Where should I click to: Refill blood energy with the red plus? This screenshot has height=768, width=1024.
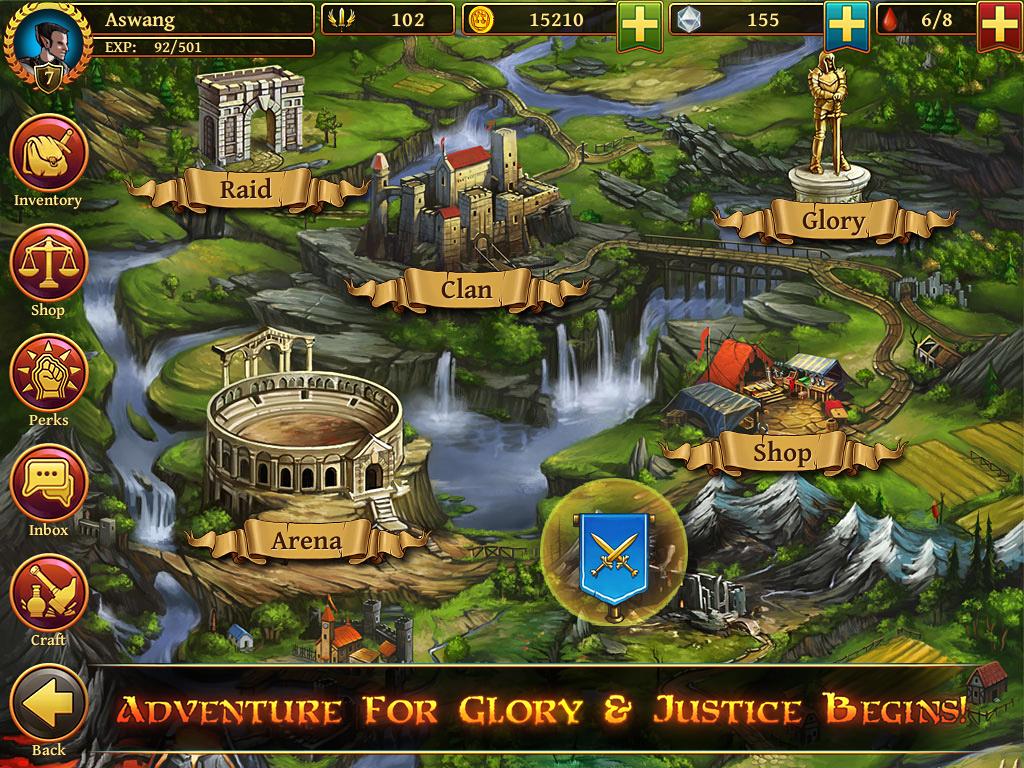pyautogui.click(x=1000, y=25)
